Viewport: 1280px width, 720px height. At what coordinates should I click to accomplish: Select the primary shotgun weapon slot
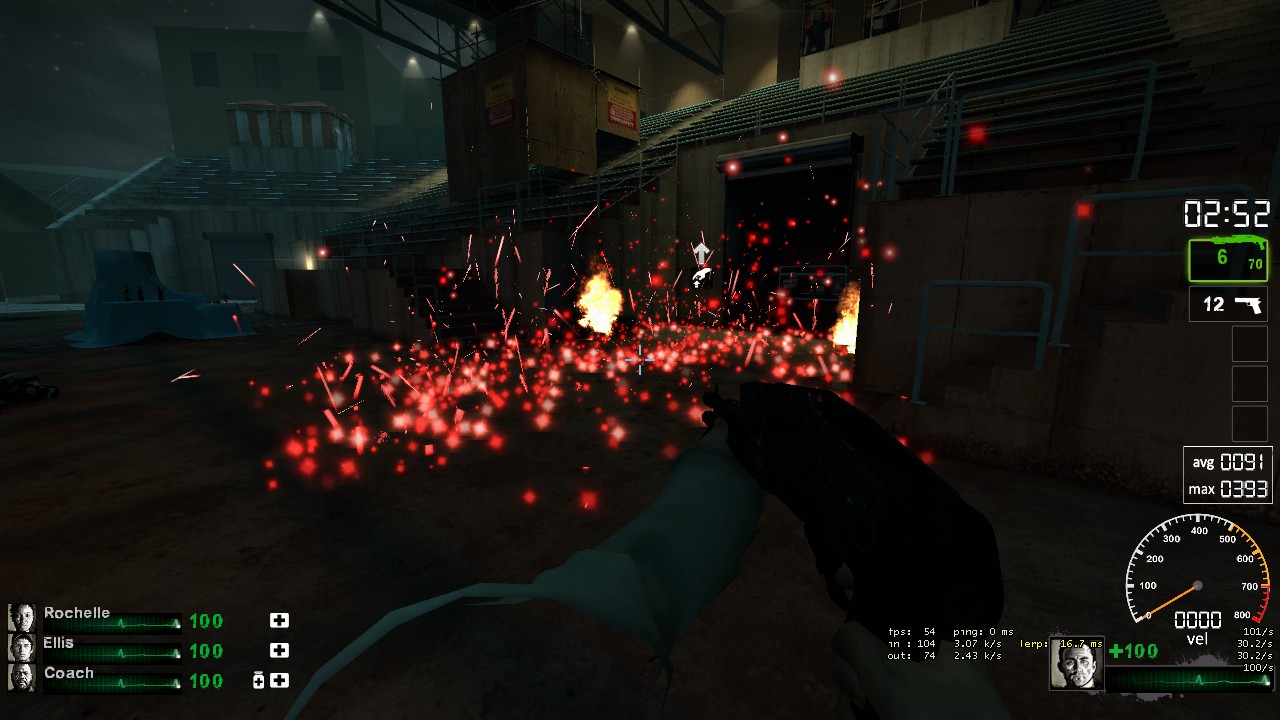(x=1228, y=260)
